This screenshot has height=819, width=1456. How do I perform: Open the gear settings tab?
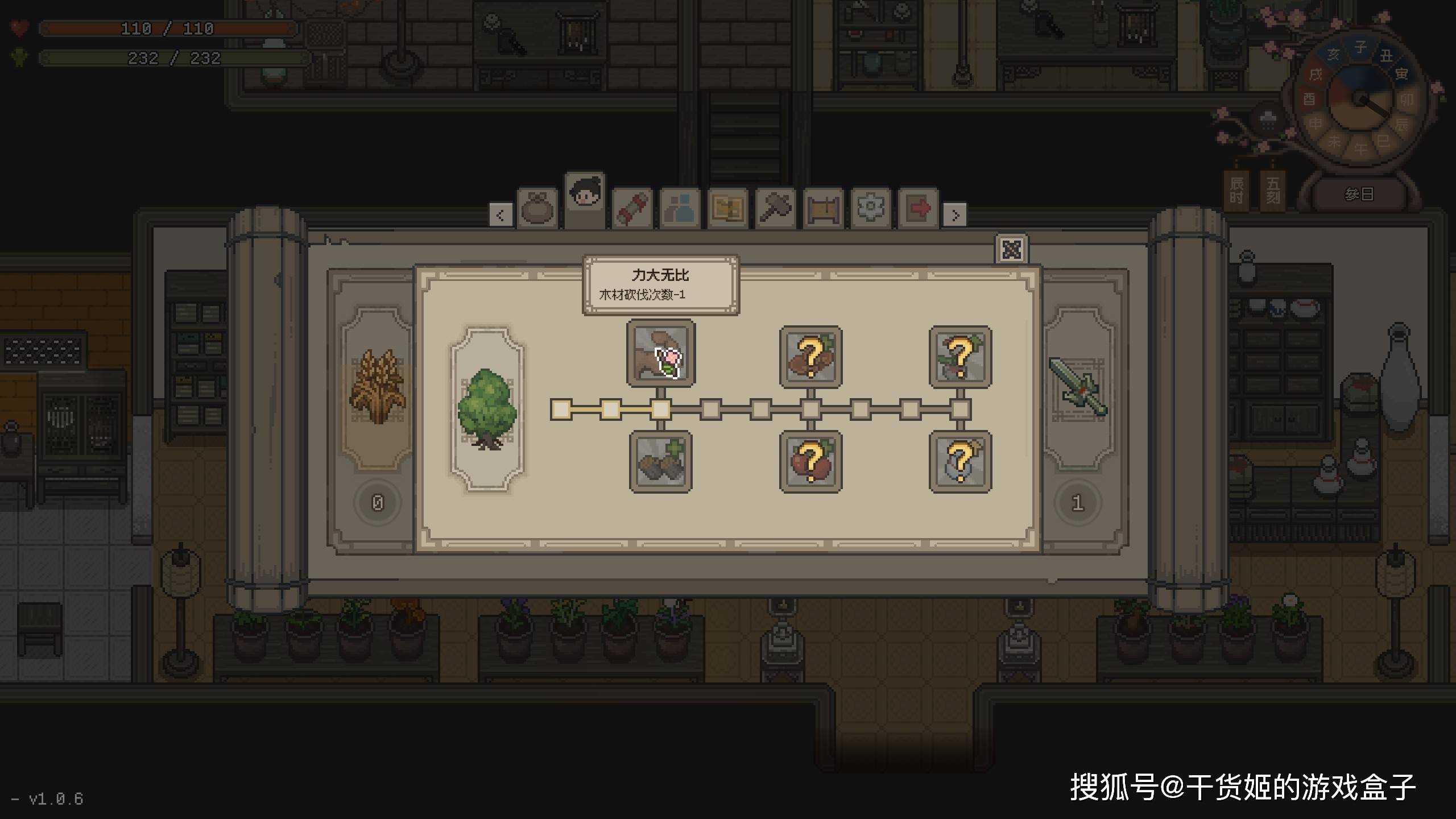coord(870,208)
